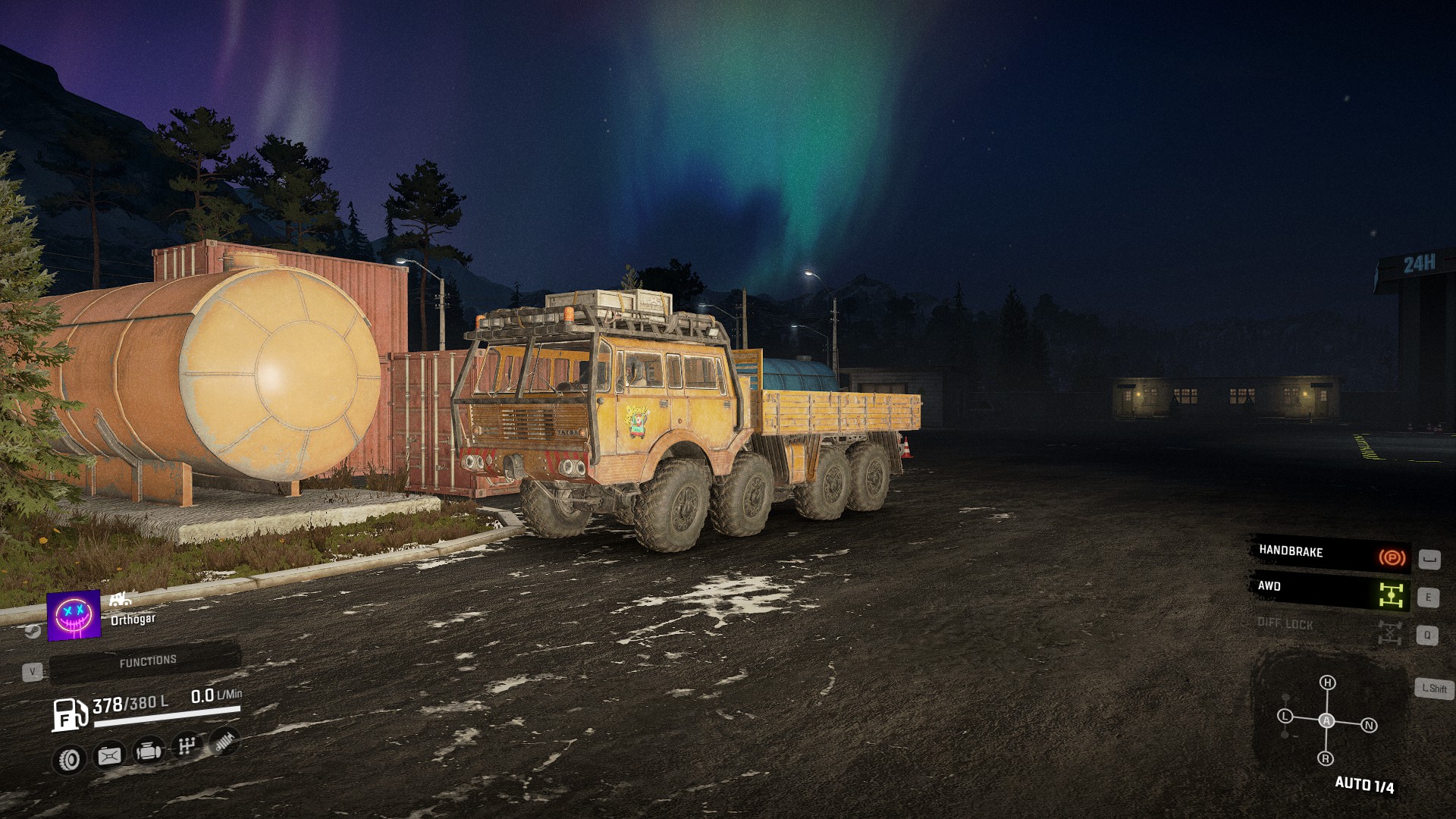Toggle the Handbrake indicator
The height and width of the screenshot is (819, 1456).
tap(1330, 554)
